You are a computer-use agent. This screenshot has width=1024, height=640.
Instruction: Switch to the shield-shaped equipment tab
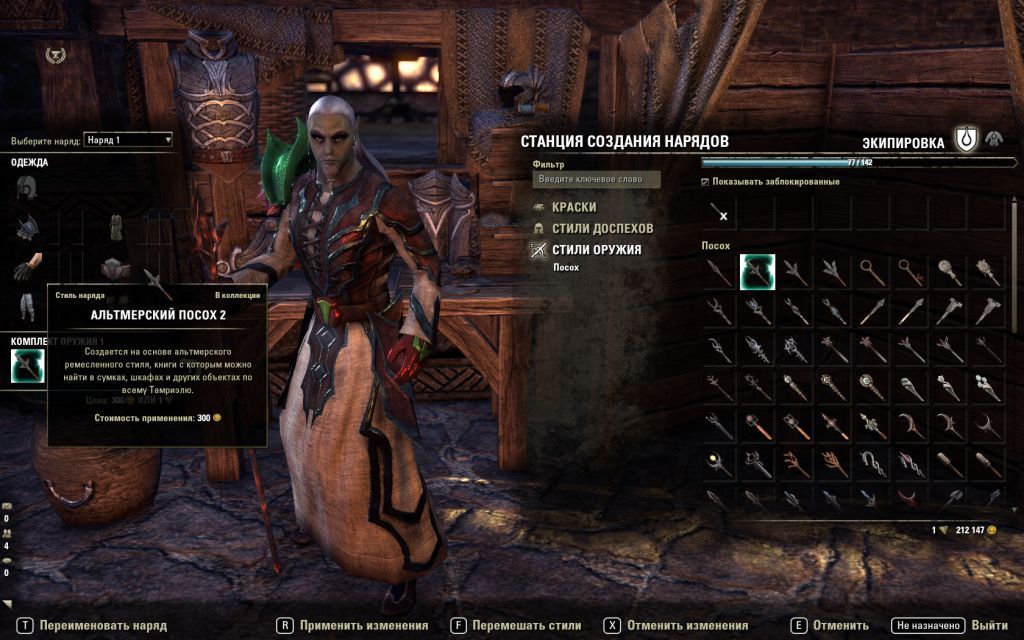pos(965,140)
